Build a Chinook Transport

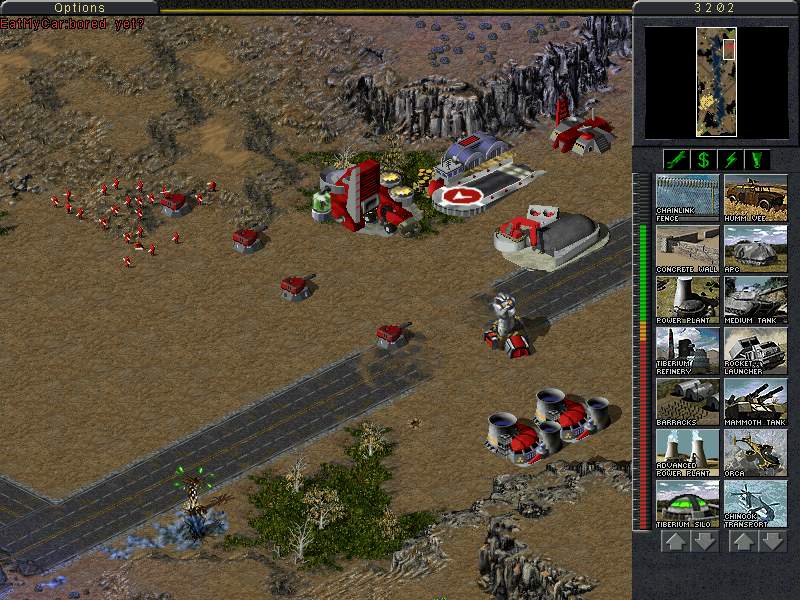click(755, 503)
